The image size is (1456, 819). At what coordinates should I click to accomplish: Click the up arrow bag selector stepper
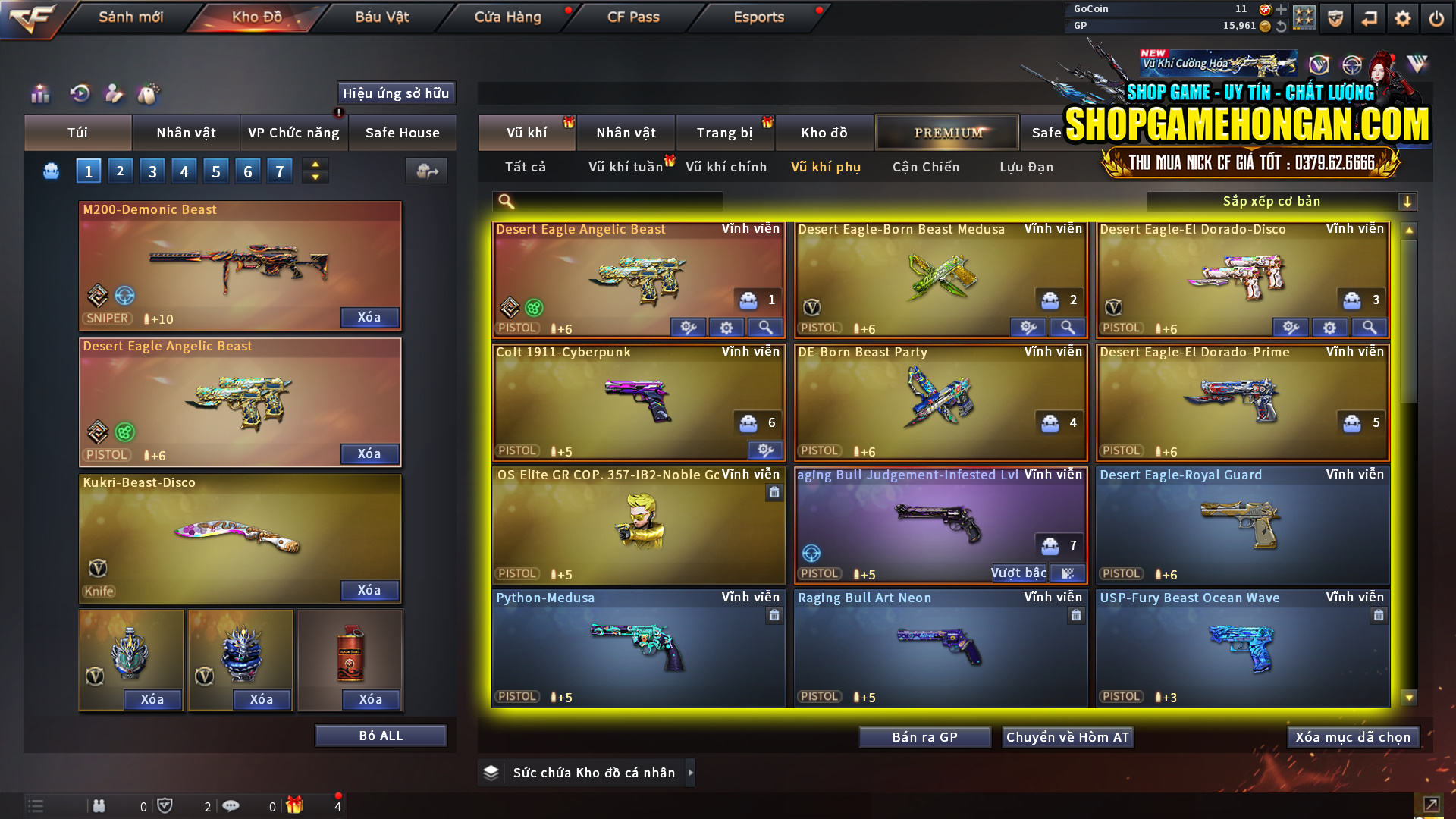[x=315, y=165]
